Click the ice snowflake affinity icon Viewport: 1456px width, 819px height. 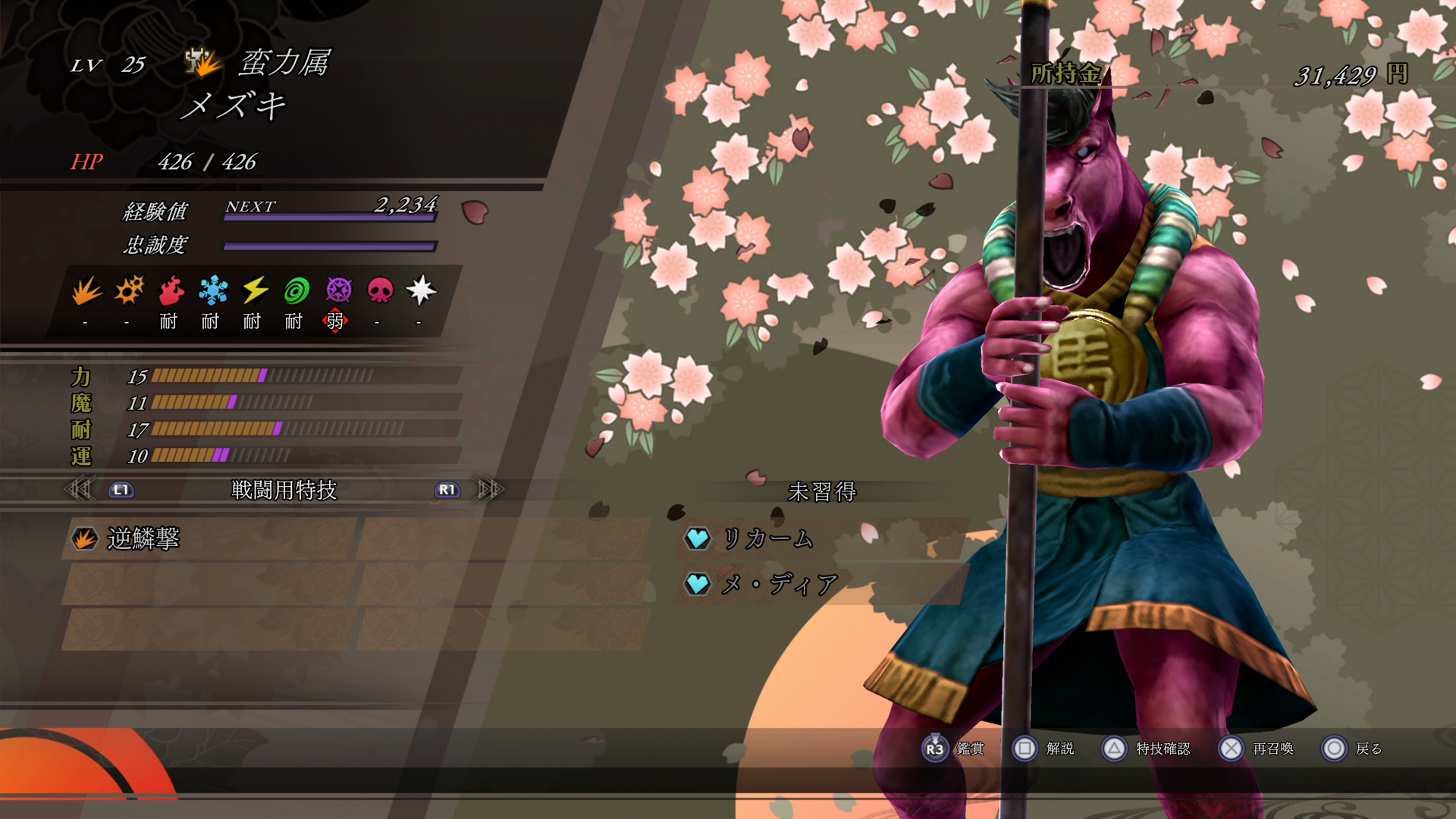(x=213, y=290)
